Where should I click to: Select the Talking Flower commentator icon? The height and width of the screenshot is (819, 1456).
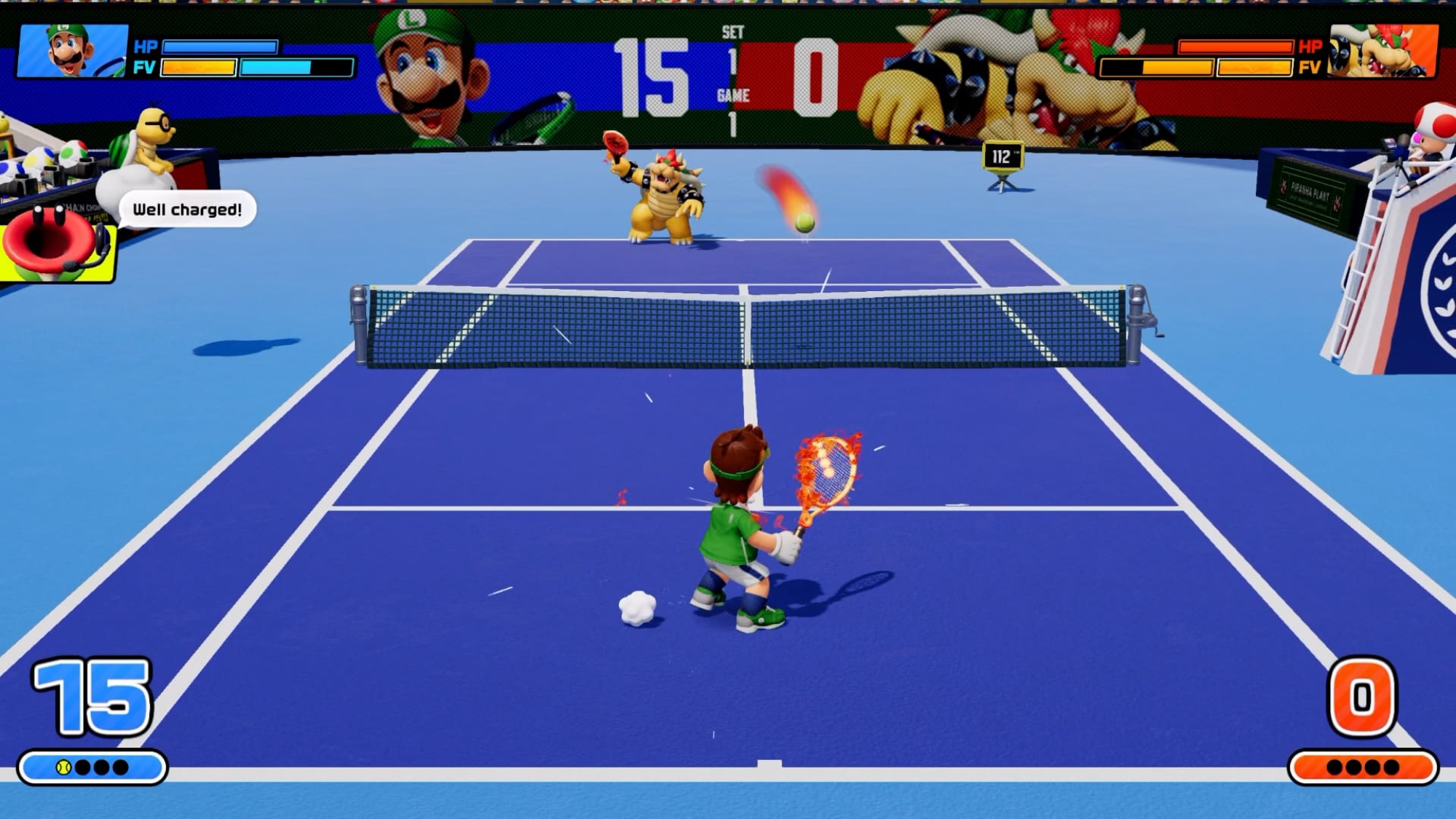(x=58, y=244)
